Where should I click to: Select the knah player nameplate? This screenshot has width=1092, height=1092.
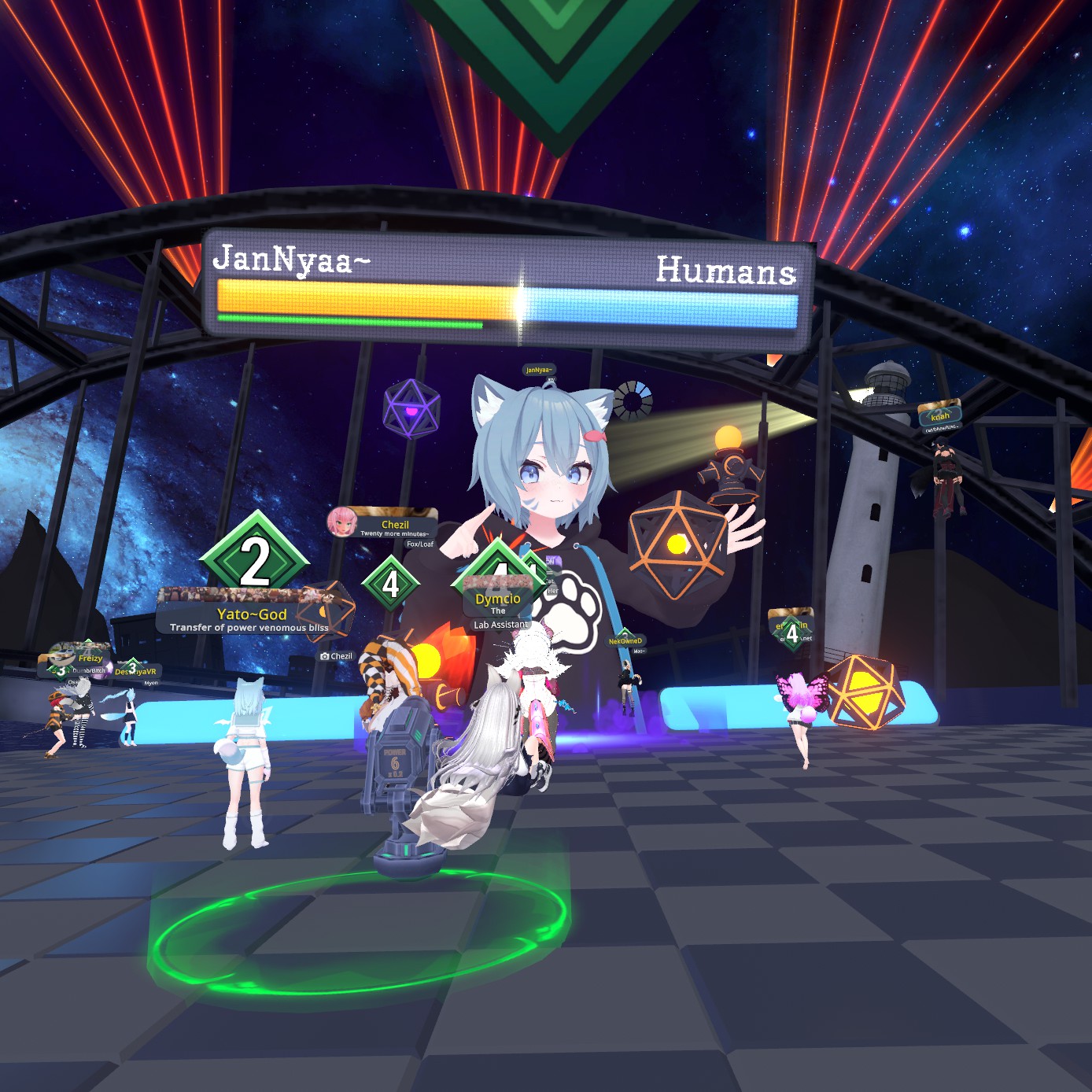pos(939,415)
